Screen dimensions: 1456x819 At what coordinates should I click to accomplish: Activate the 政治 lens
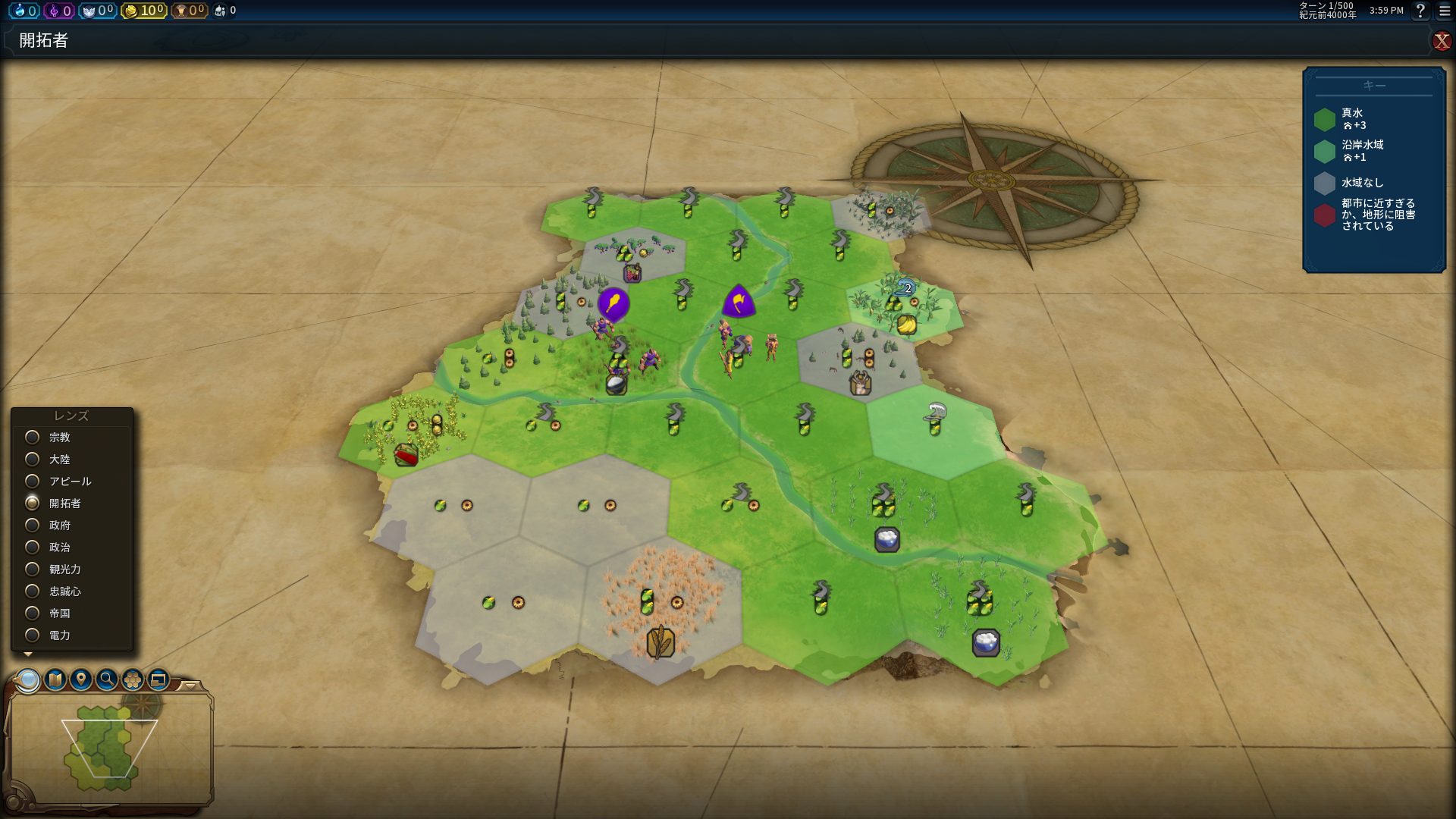(33, 548)
